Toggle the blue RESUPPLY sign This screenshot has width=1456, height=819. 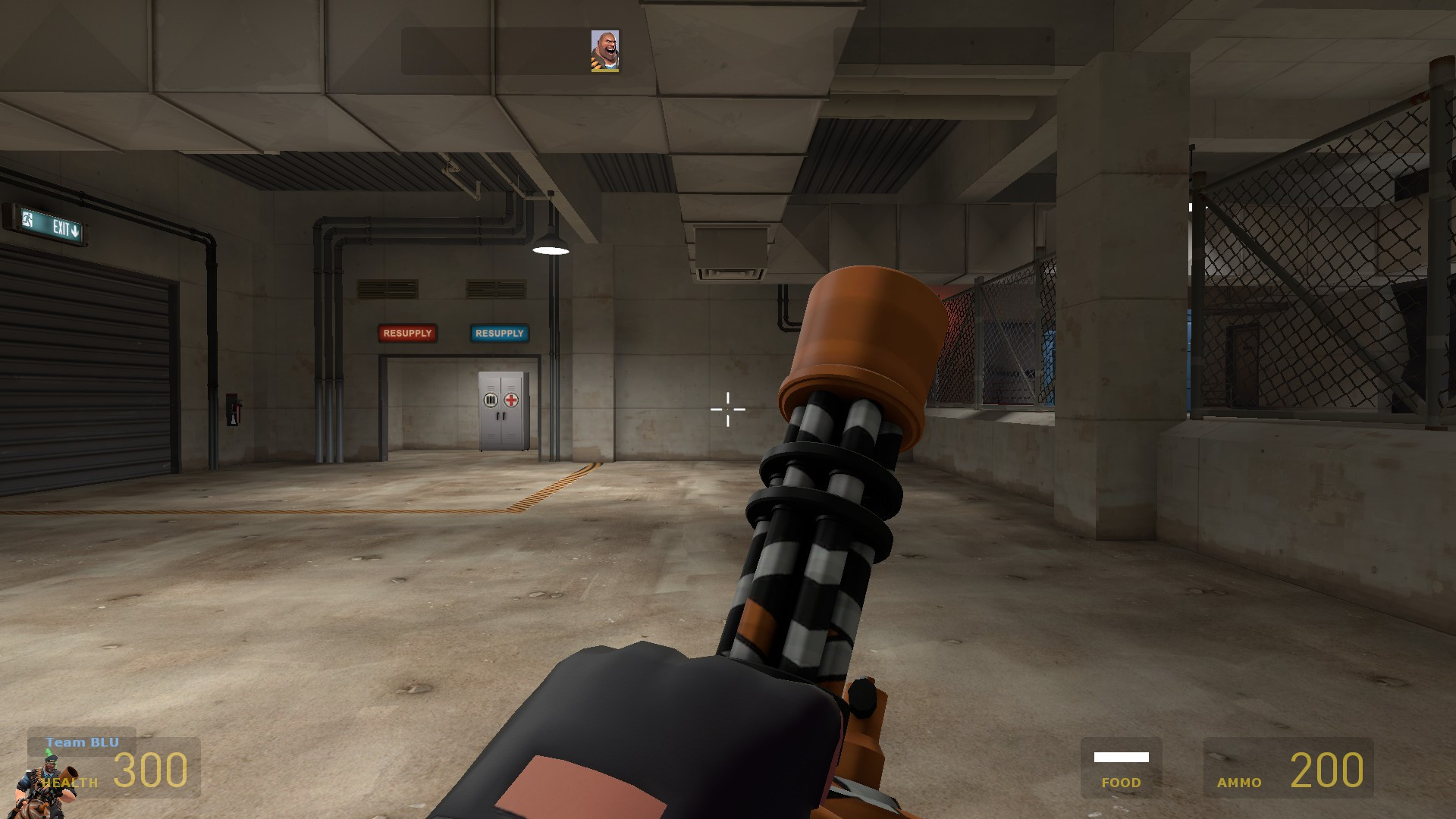click(498, 333)
